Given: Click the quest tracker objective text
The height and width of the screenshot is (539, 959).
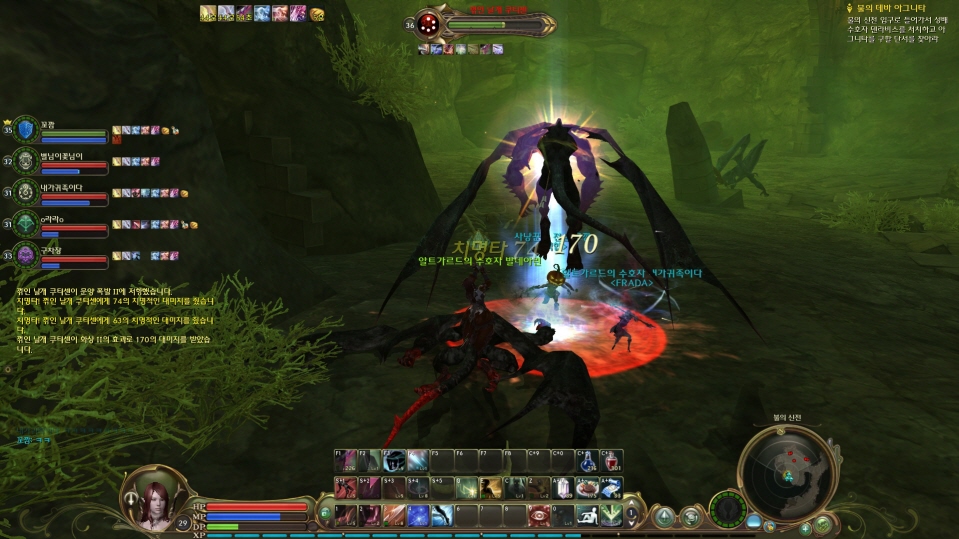Looking at the screenshot, I should pyautogui.click(x=896, y=30).
